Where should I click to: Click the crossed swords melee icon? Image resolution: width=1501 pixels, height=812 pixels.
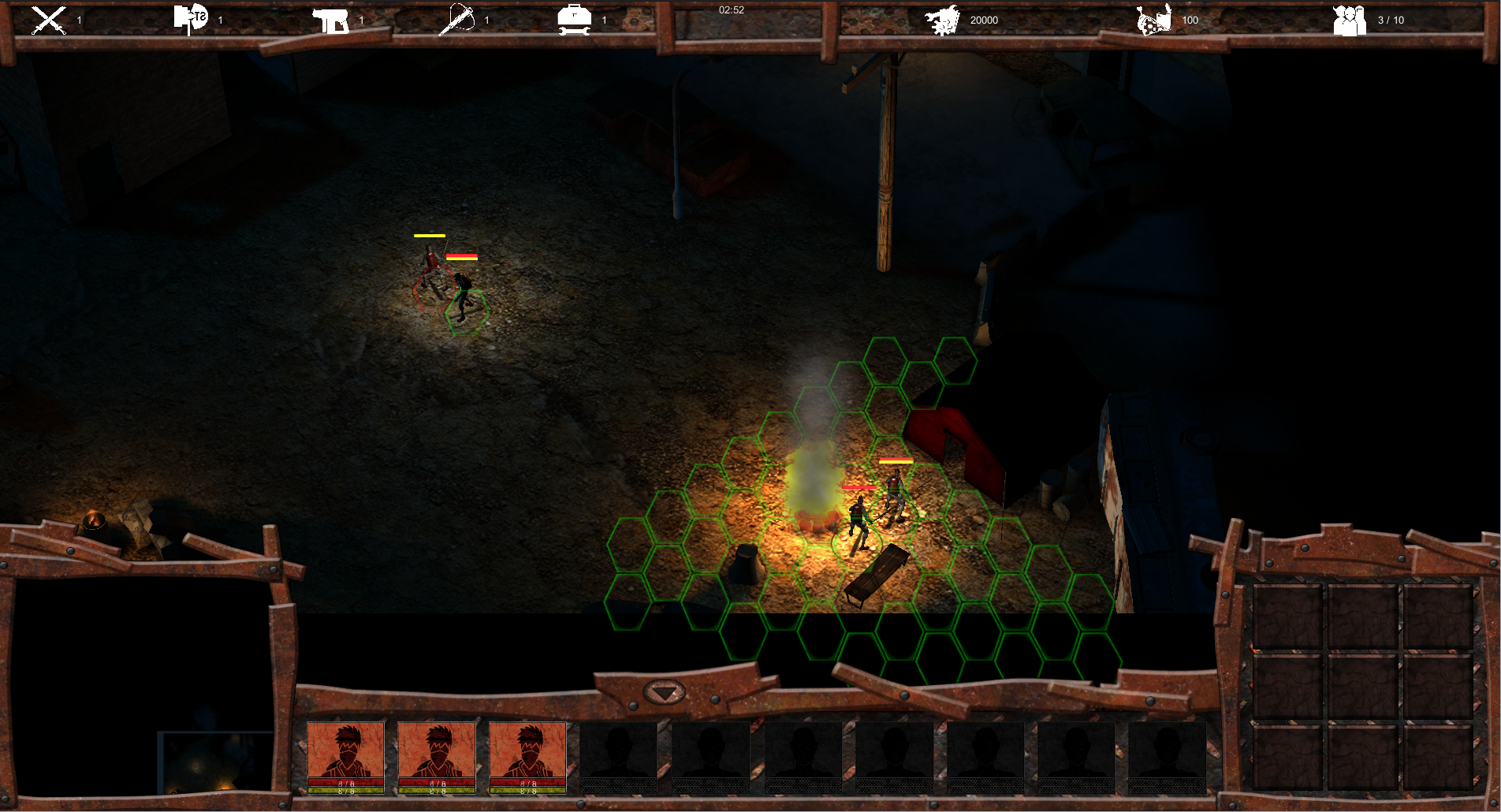click(x=48, y=20)
